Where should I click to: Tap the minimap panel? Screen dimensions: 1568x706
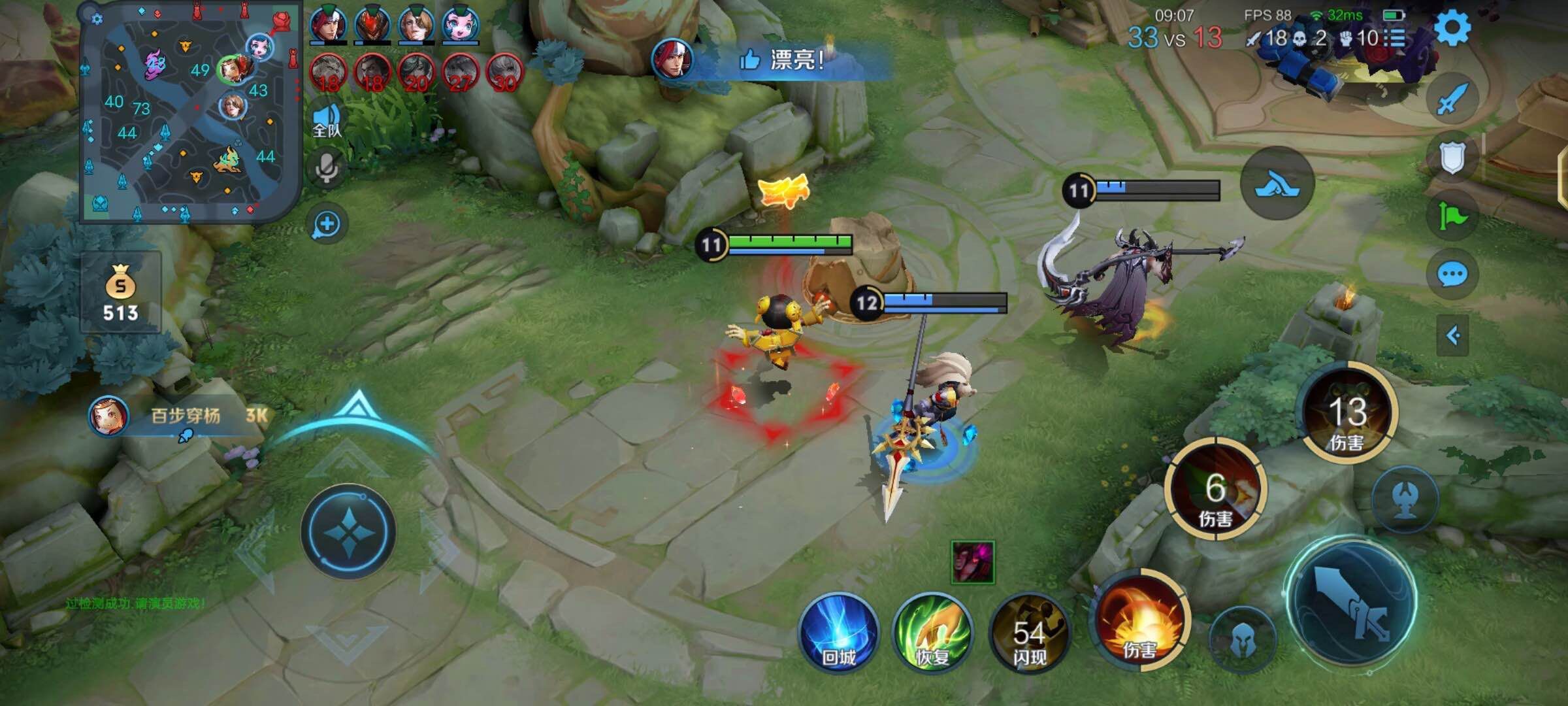point(189,112)
